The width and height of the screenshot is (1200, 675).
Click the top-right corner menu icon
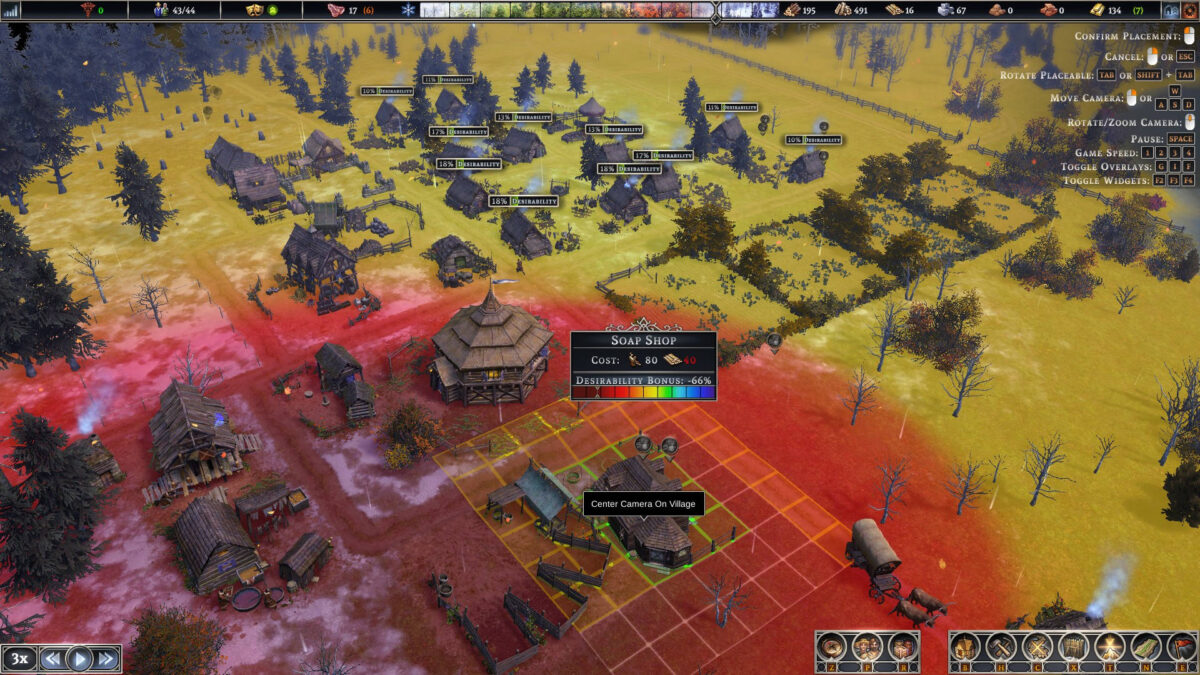[x=1171, y=10]
